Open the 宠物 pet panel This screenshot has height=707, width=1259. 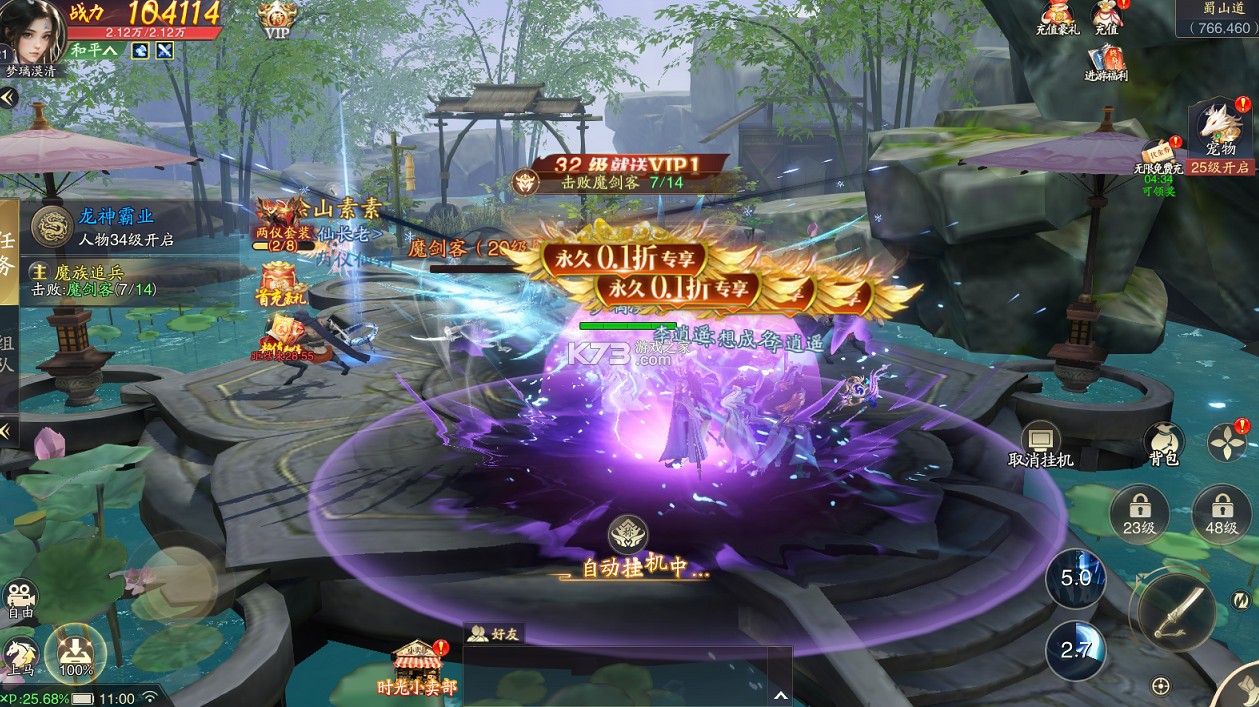1221,130
